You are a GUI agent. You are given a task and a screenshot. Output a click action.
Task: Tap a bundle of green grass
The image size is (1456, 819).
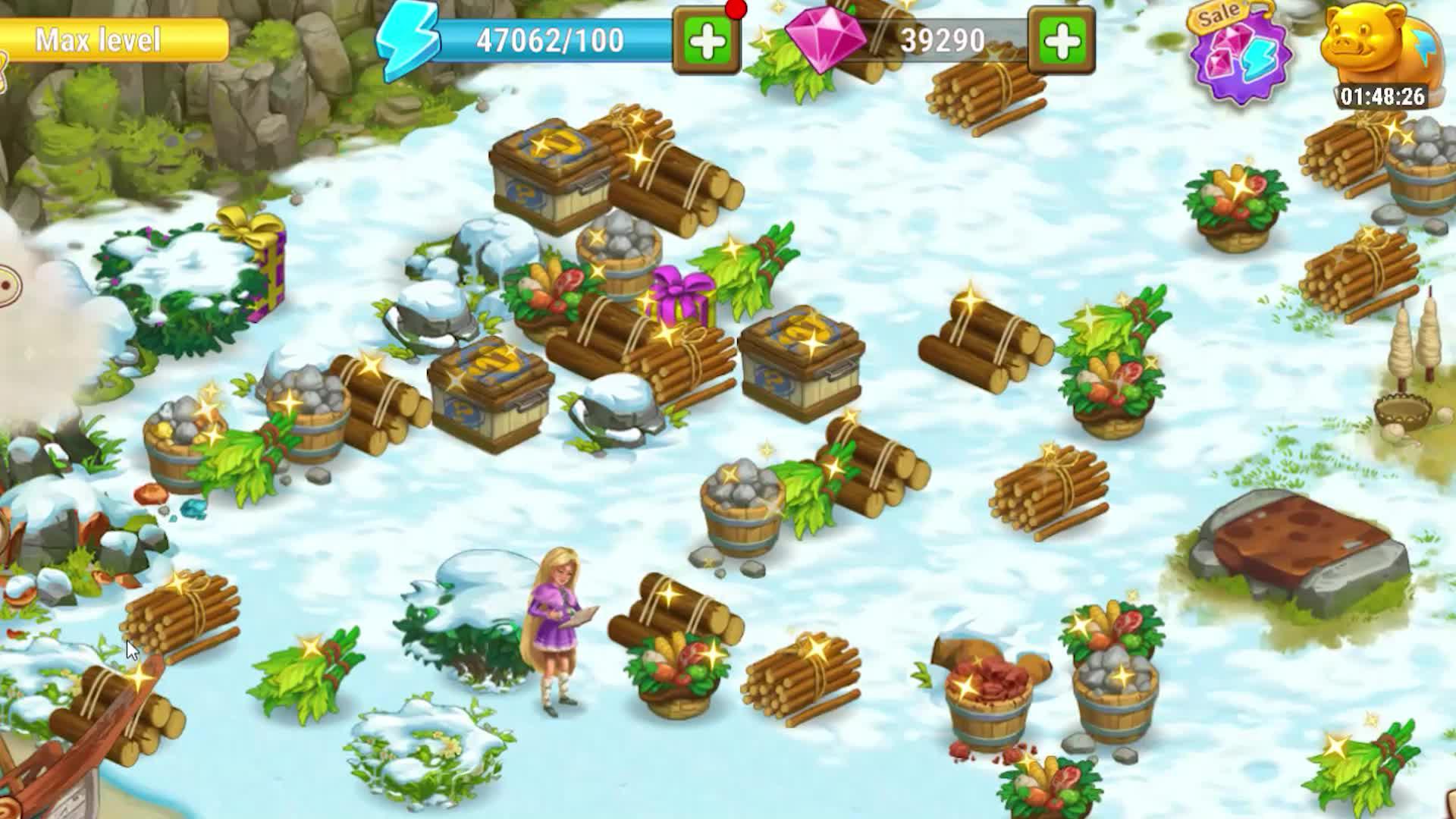(x=311, y=667)
